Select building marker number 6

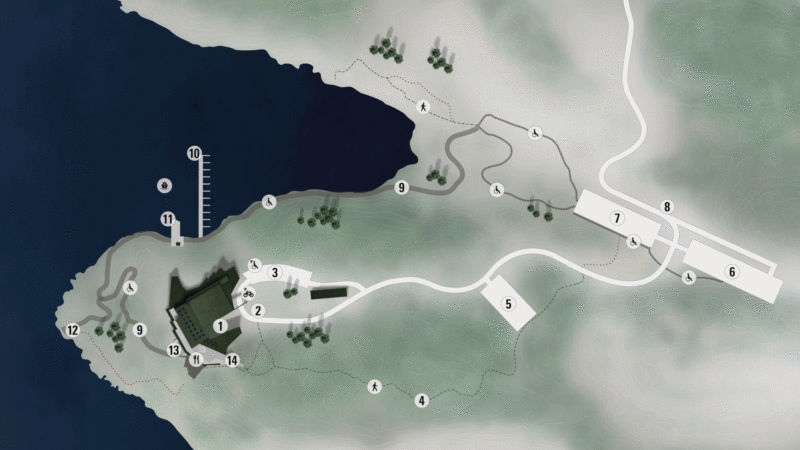point(732,271)
